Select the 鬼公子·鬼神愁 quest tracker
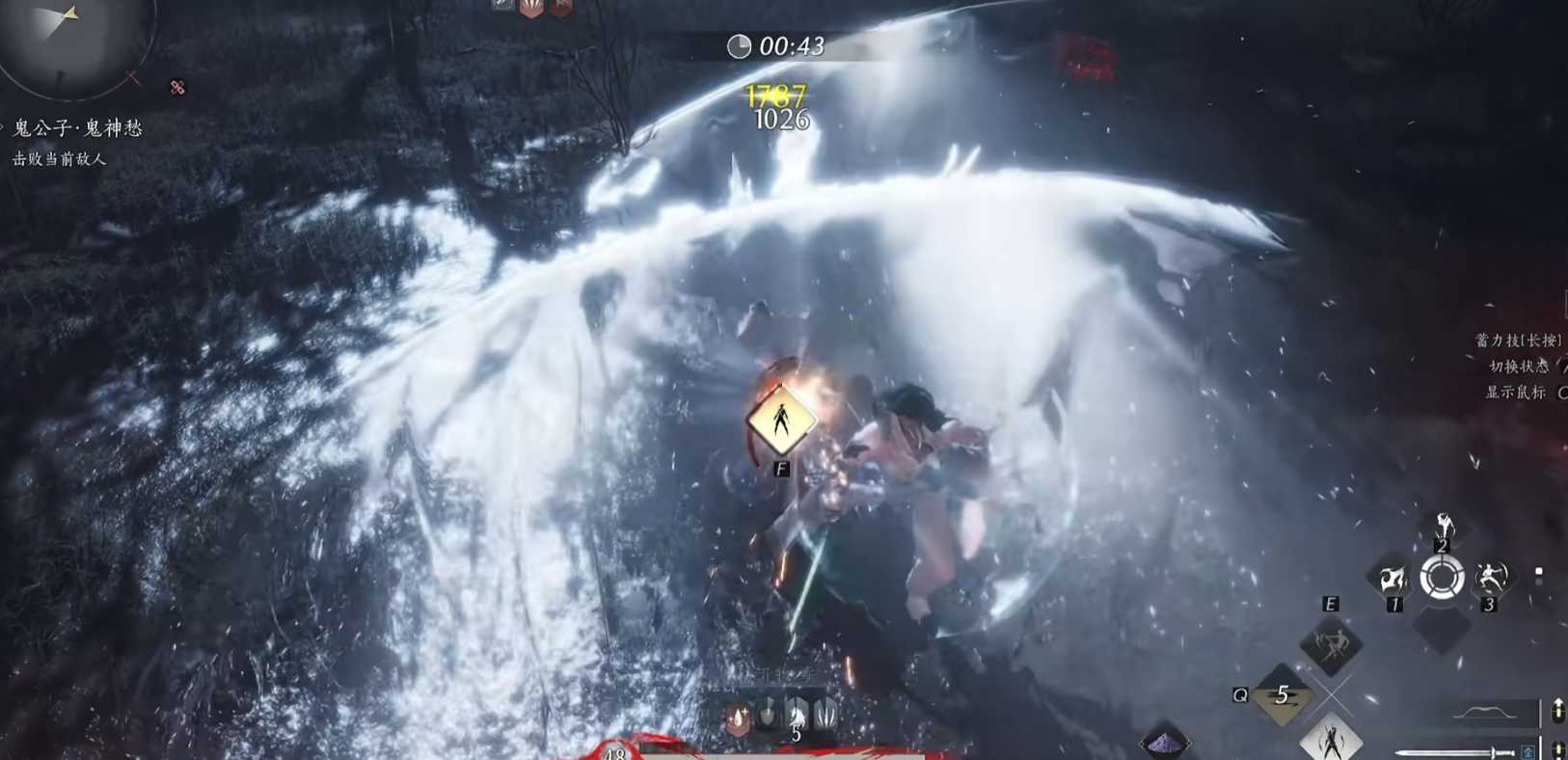Image resolution: width=1568 pixels, height=760 pixels. pyautogui.click(x=77, y=128)
